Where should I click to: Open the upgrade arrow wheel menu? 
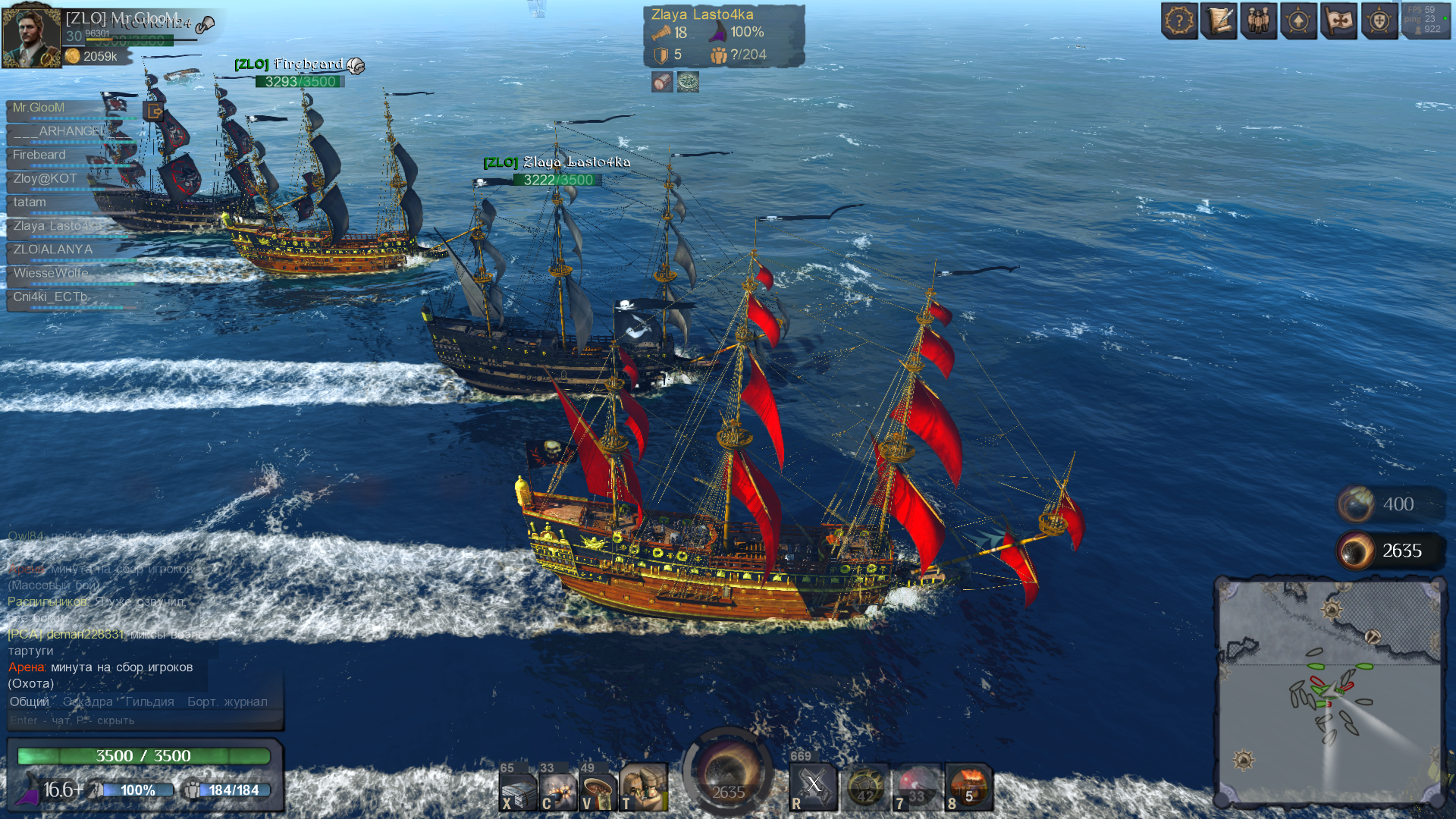[1298, 21]
